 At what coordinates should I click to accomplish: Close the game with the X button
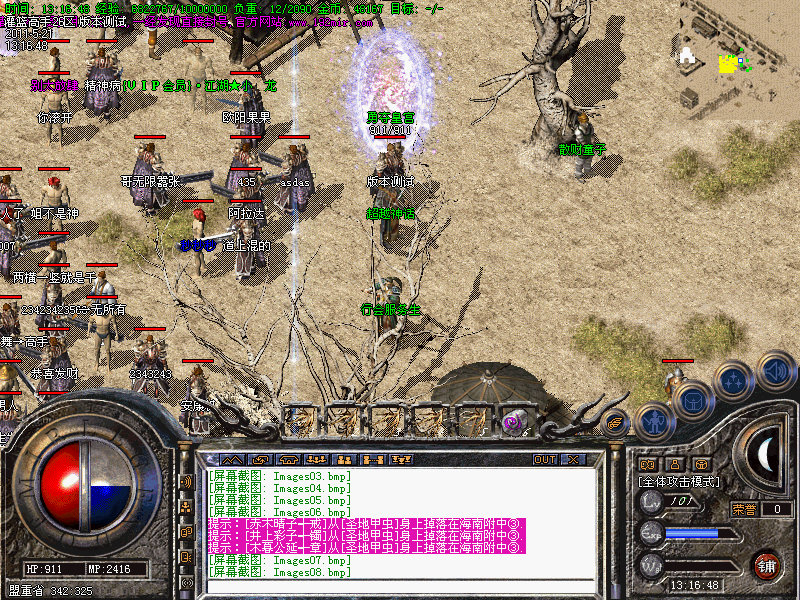[x=573, y=459]
